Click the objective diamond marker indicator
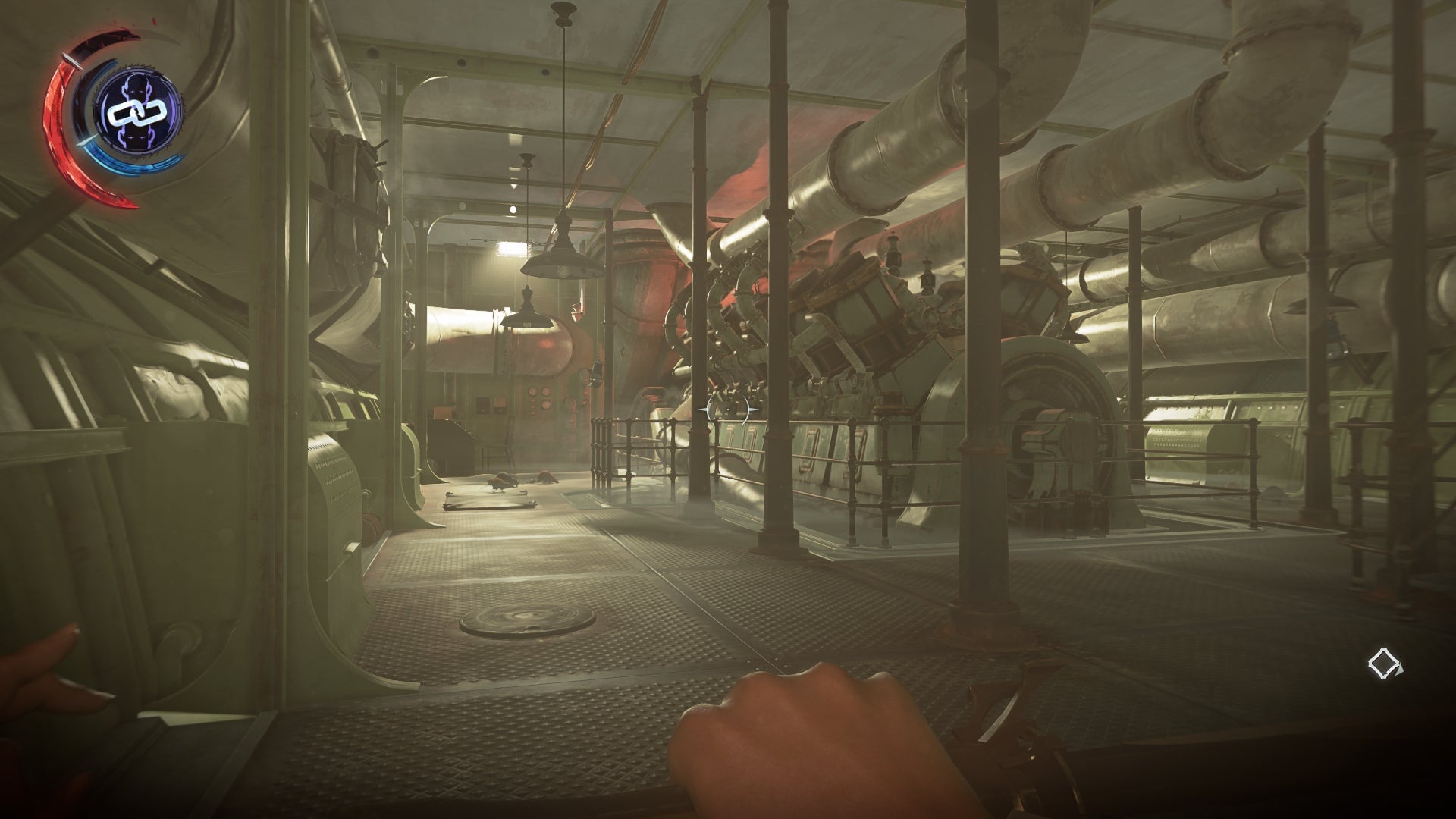Viewport: 1456px width, 819px height. pos(1383,663)
